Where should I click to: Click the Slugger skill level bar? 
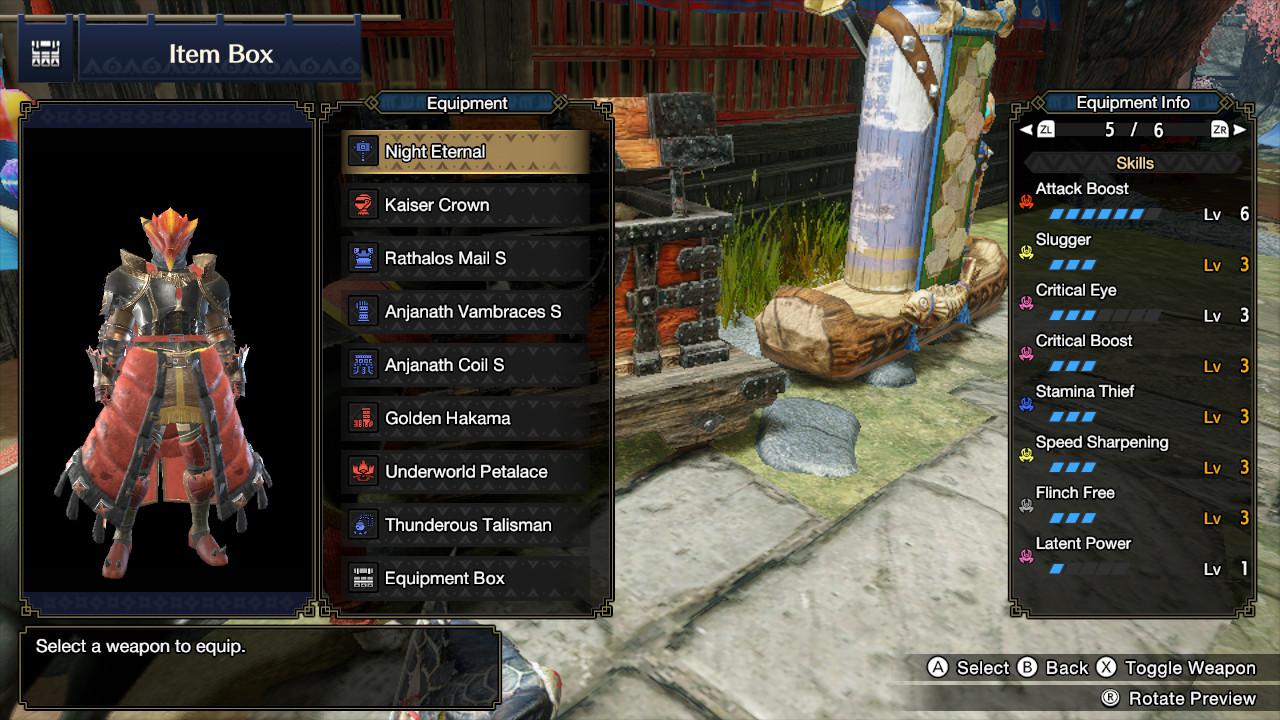1075,264
